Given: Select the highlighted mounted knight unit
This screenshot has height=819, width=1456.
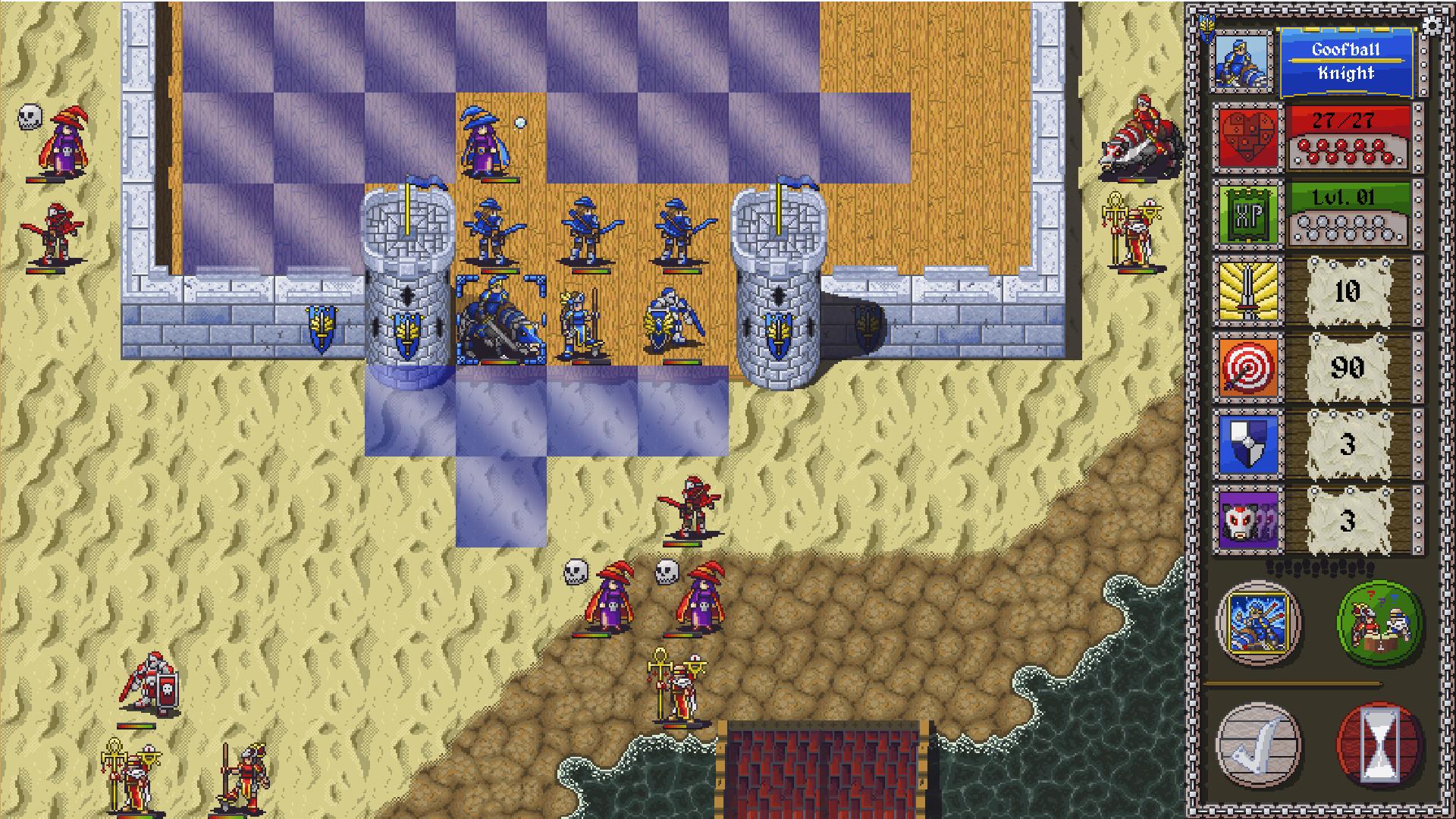Looking at the screenshot, I should (500, 322).
